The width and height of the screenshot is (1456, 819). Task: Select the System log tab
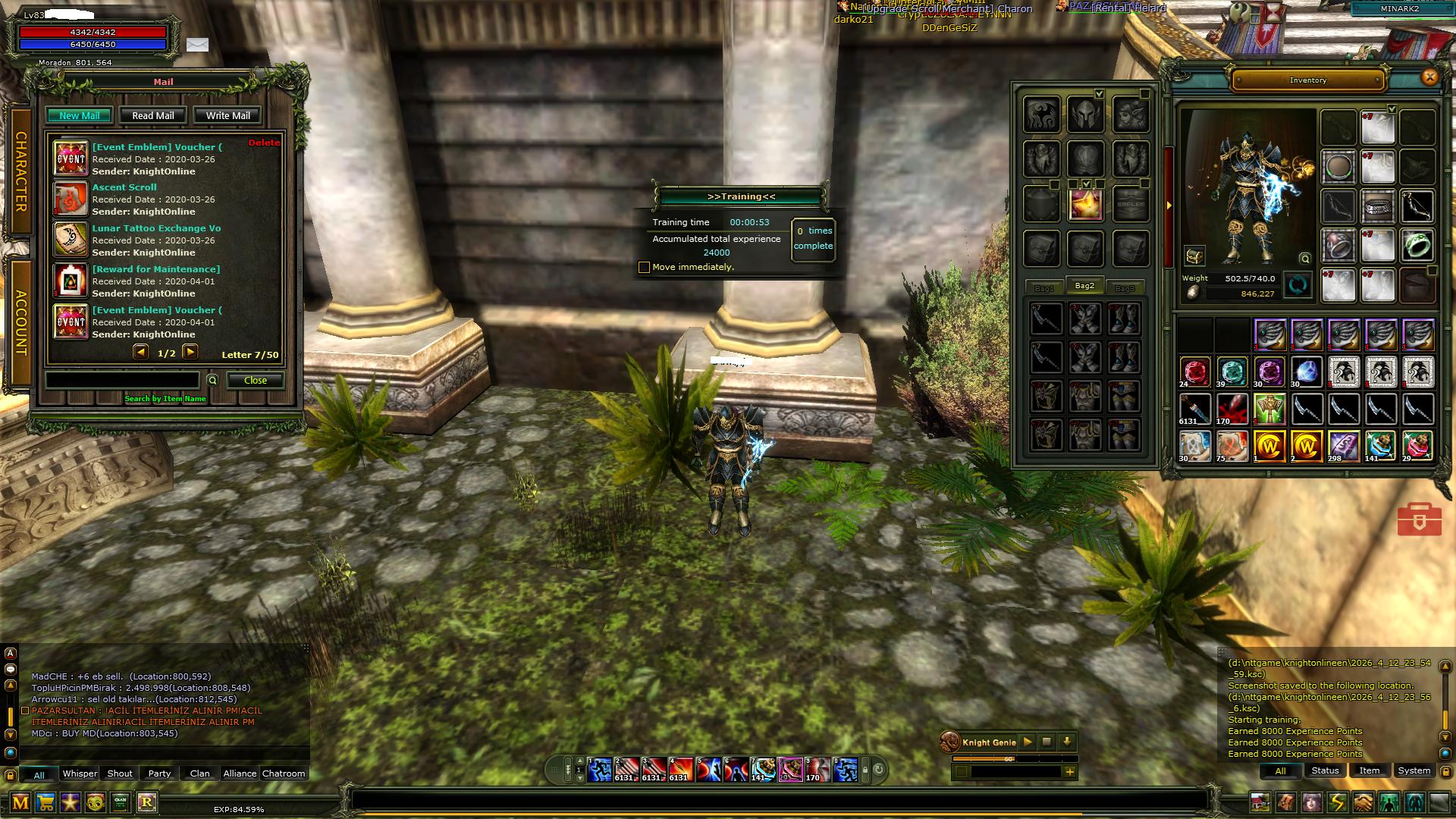pos(1414,770)
